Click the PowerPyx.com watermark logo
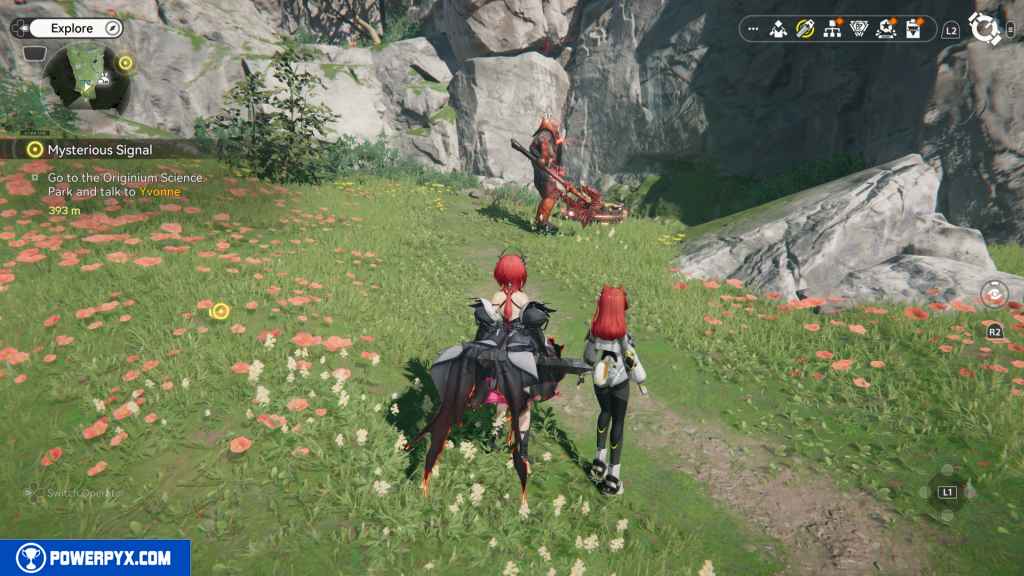Screen dimensions: 1024x576 pyautogui.click(x=95, y=558)
